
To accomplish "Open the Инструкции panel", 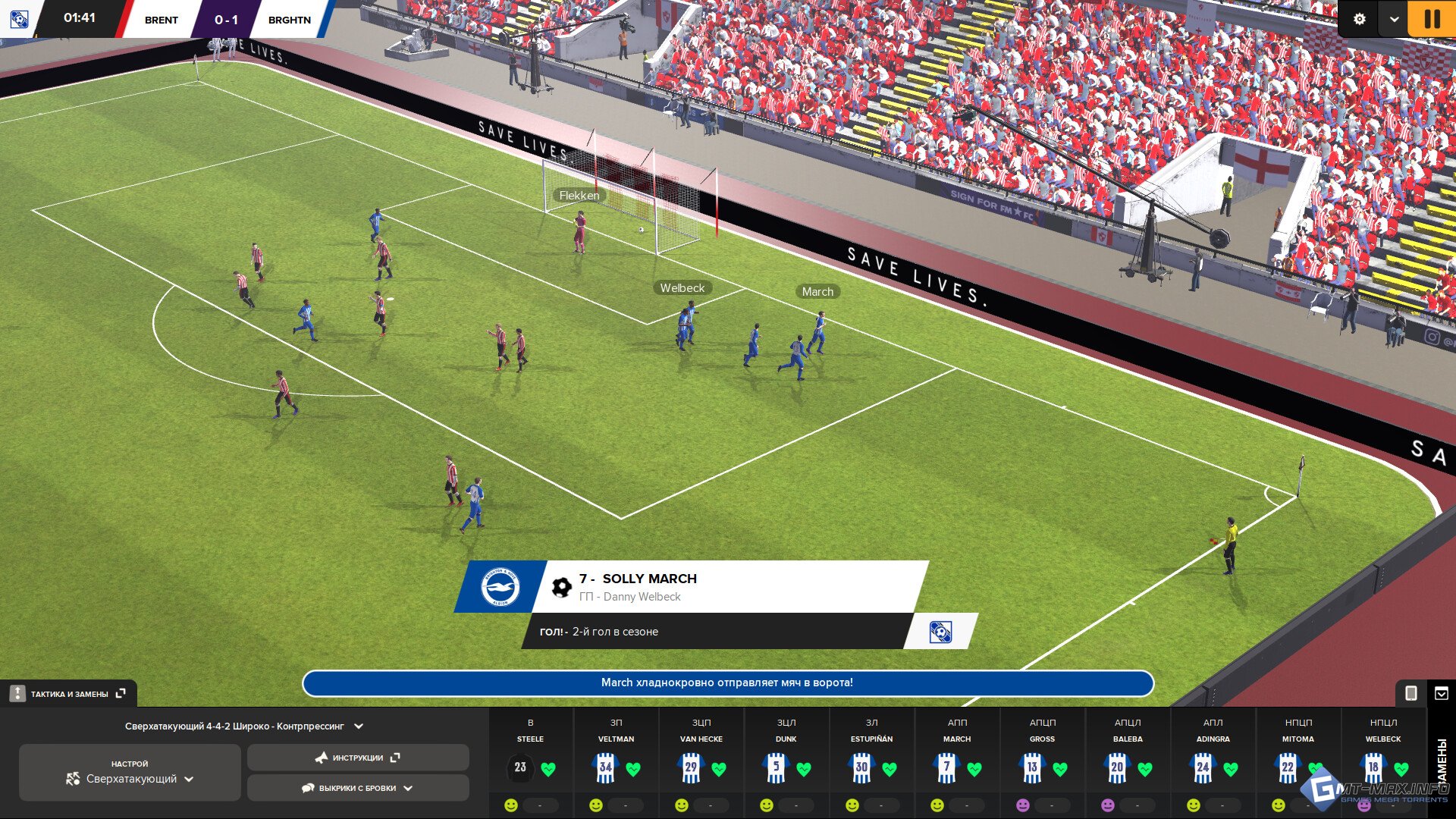I will (x=358, y=758).
